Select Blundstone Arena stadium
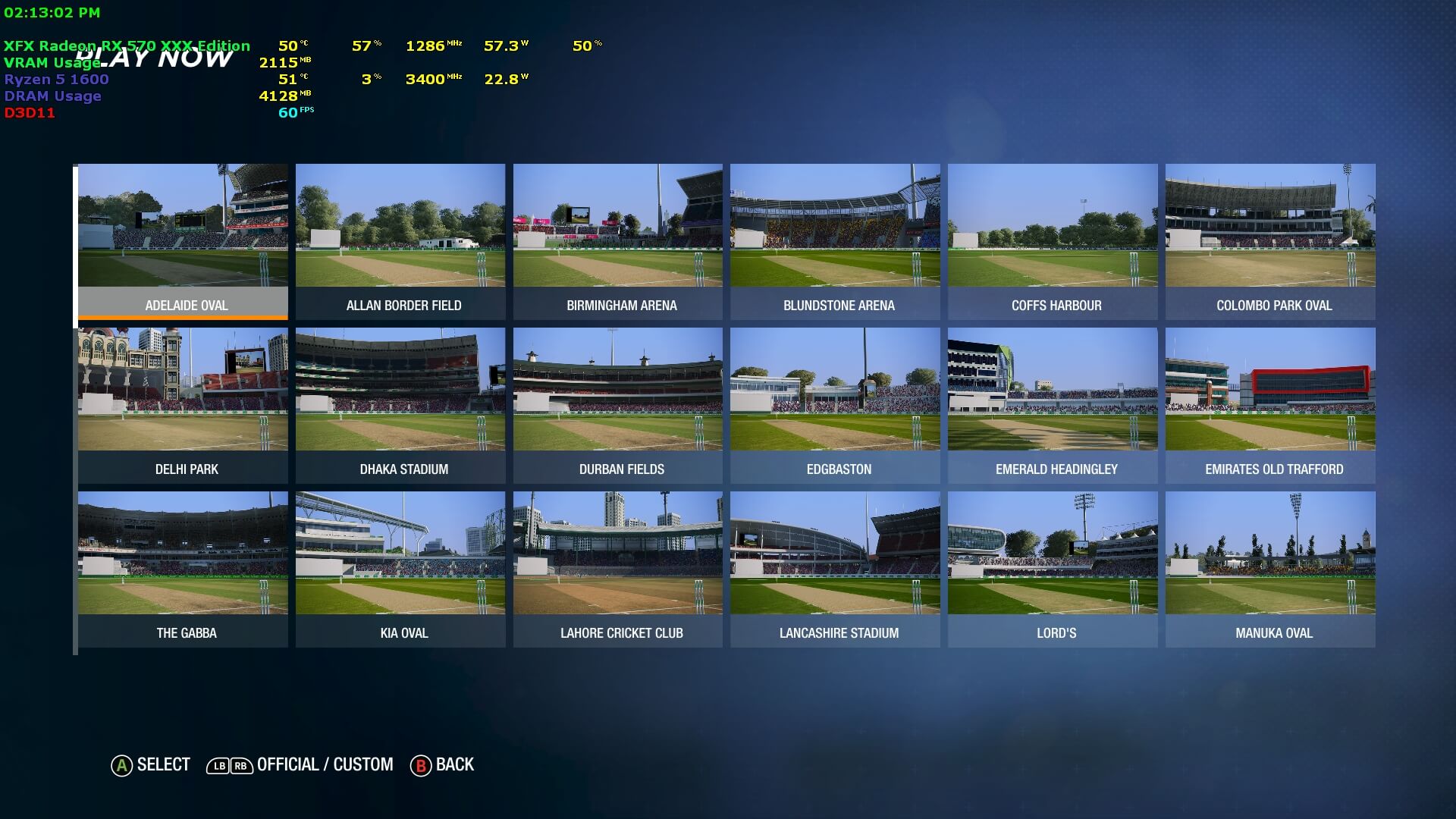 point(835,241)
